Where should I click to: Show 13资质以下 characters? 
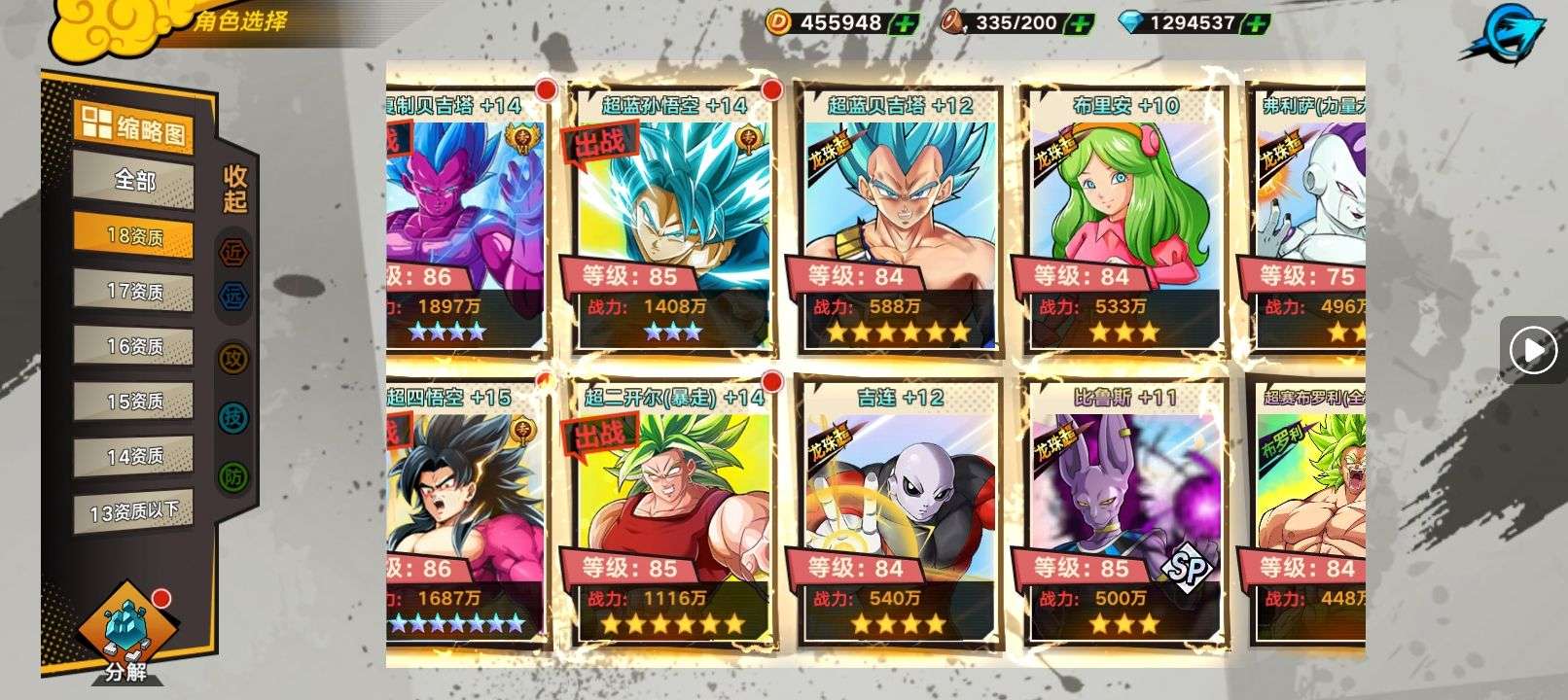tap(134, 510)
